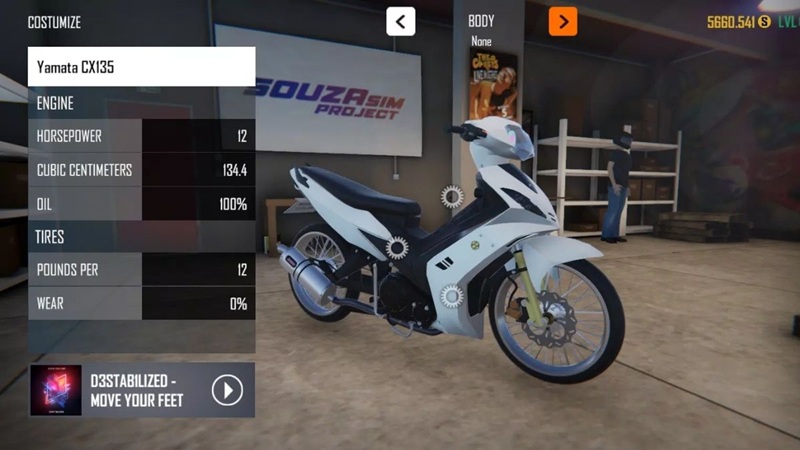Select the Yamata CX135 name field
The height and width of the screenshot is (450, 800).
pos(141,67)
